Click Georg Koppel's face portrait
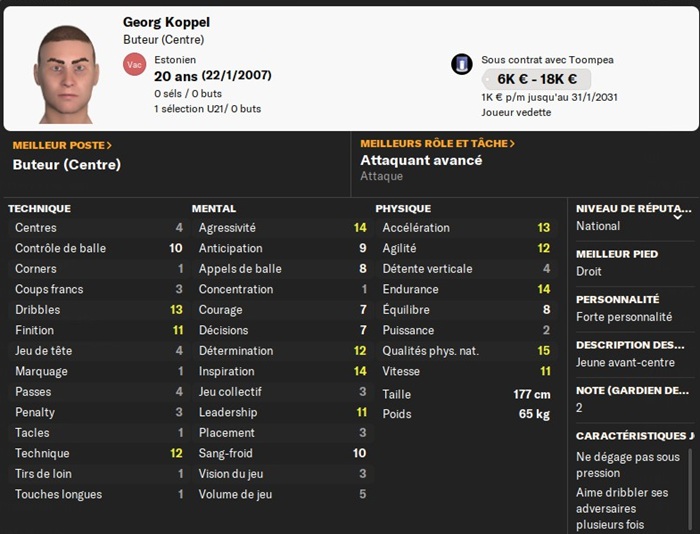700x534 pixels. pos(67,73)
